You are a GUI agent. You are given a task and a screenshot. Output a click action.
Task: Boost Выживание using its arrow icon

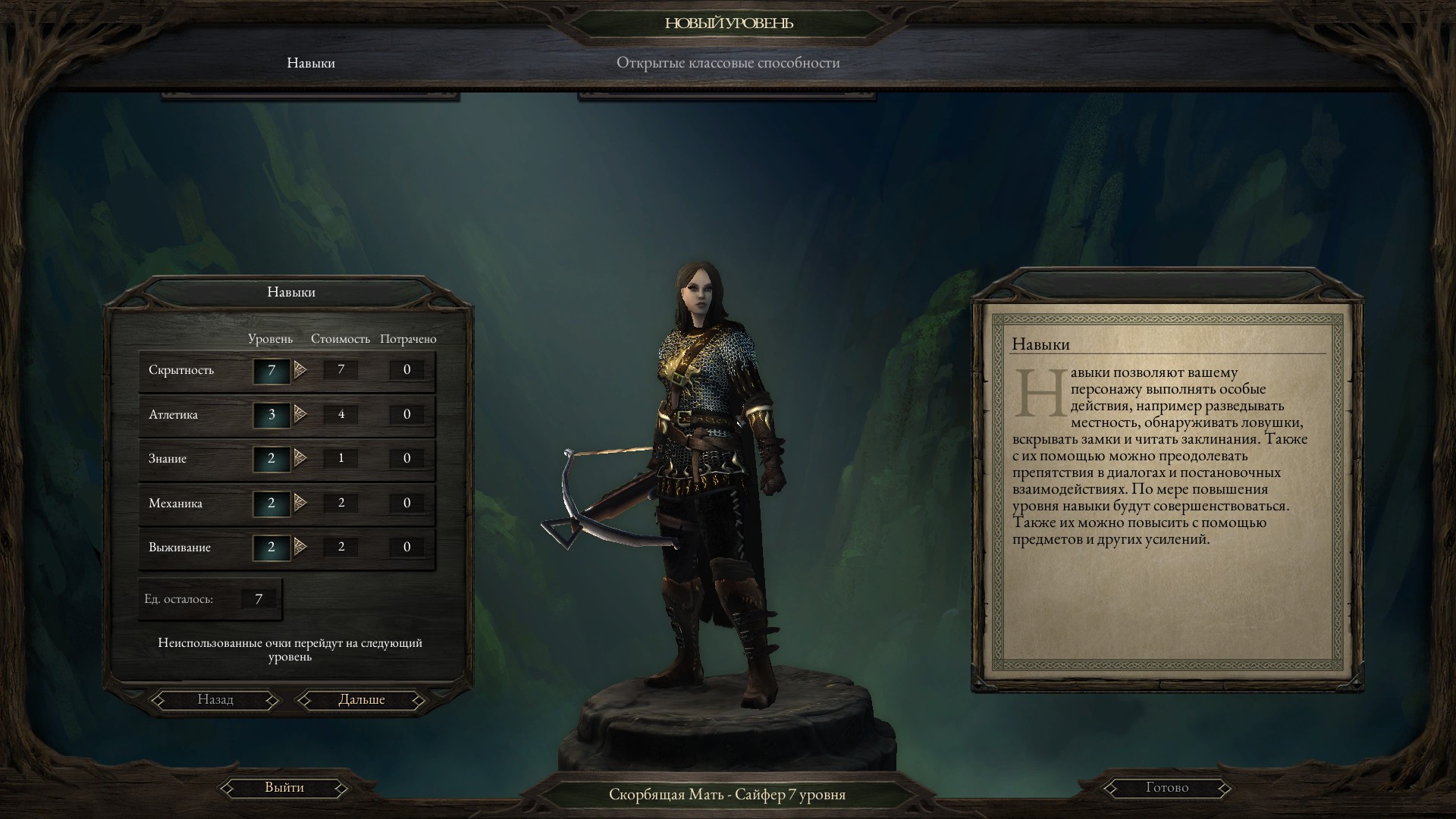coord(301,546)
